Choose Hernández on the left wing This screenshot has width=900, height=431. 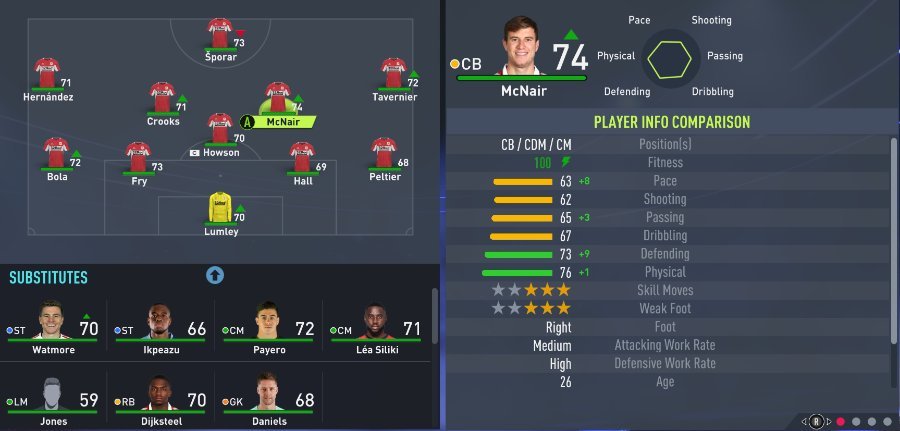(x=48, y=73)
